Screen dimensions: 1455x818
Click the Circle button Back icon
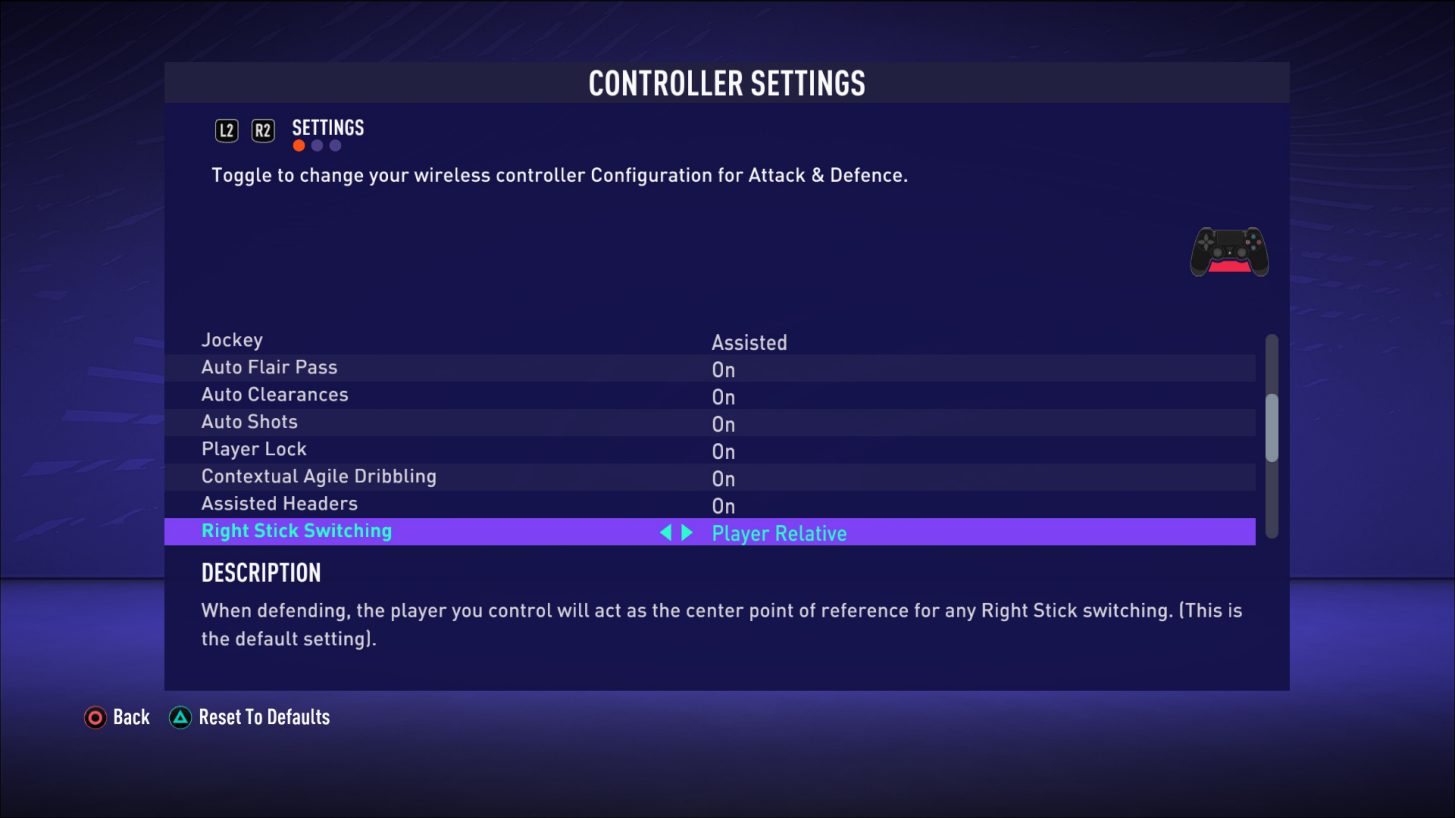point(96,717)
